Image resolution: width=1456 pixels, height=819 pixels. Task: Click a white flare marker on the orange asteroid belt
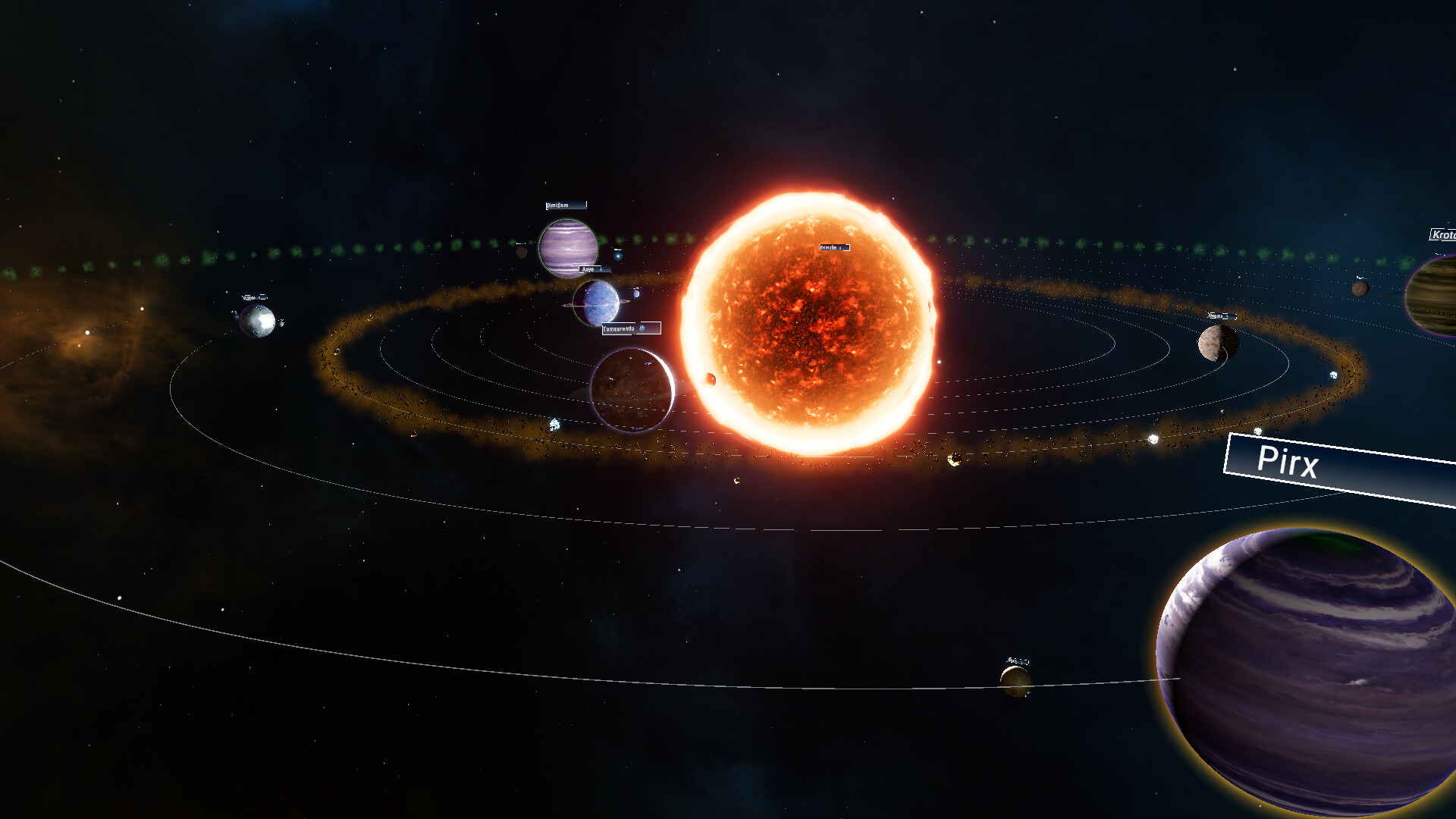click(x=554, y=423)
